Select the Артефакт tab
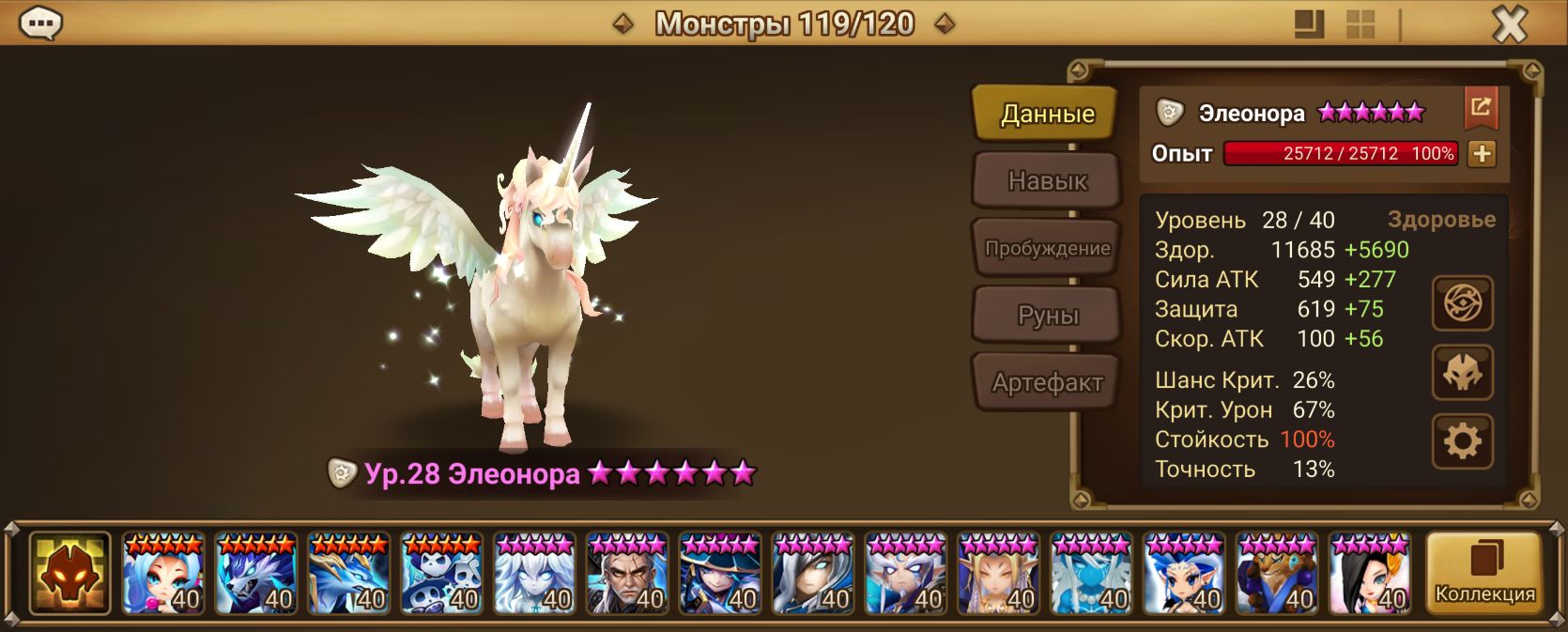Screen dimensions: 1568x632 click(x=1046, y=382)
